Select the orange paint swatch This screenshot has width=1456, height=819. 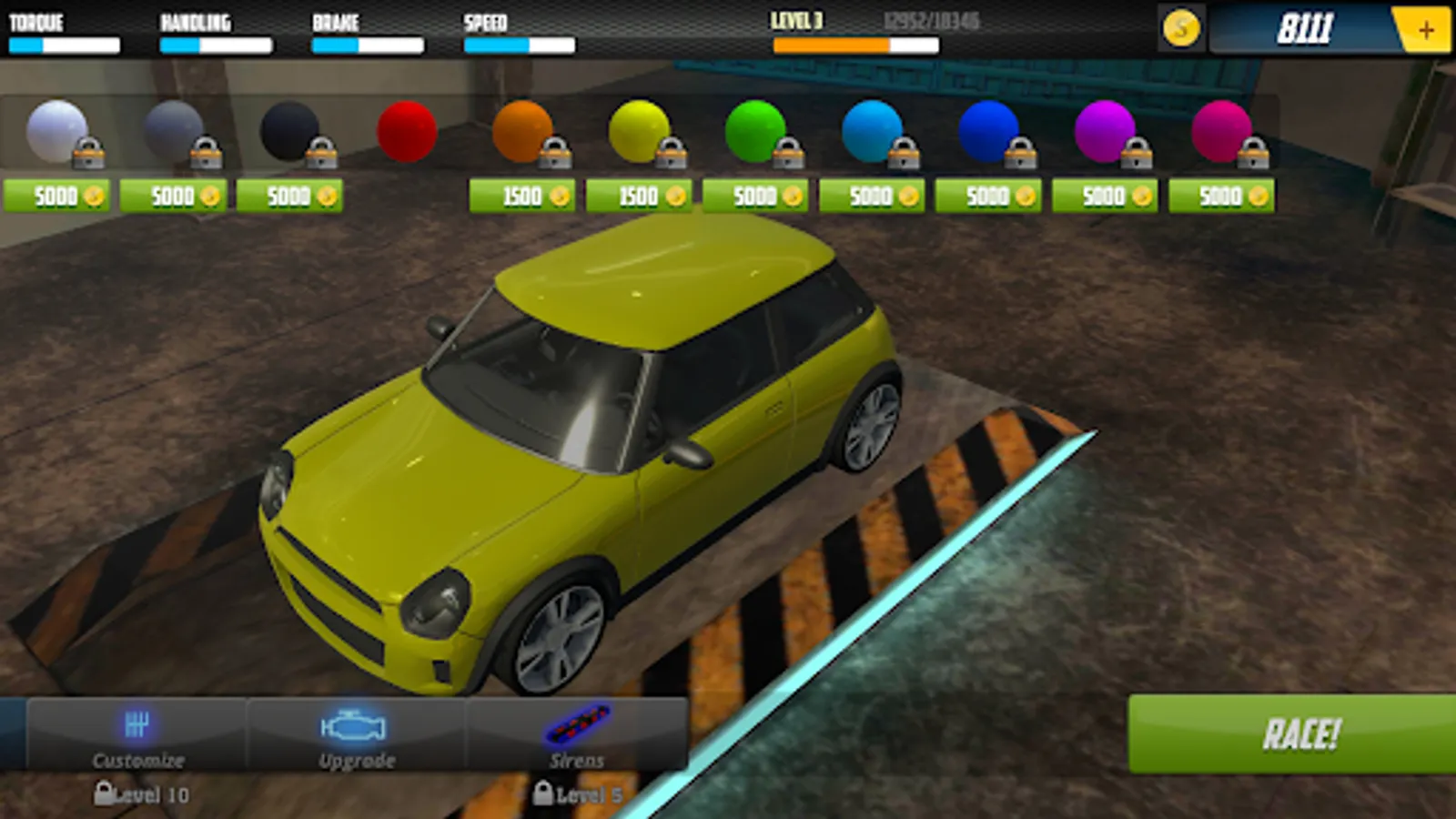(x=522, y=132)
